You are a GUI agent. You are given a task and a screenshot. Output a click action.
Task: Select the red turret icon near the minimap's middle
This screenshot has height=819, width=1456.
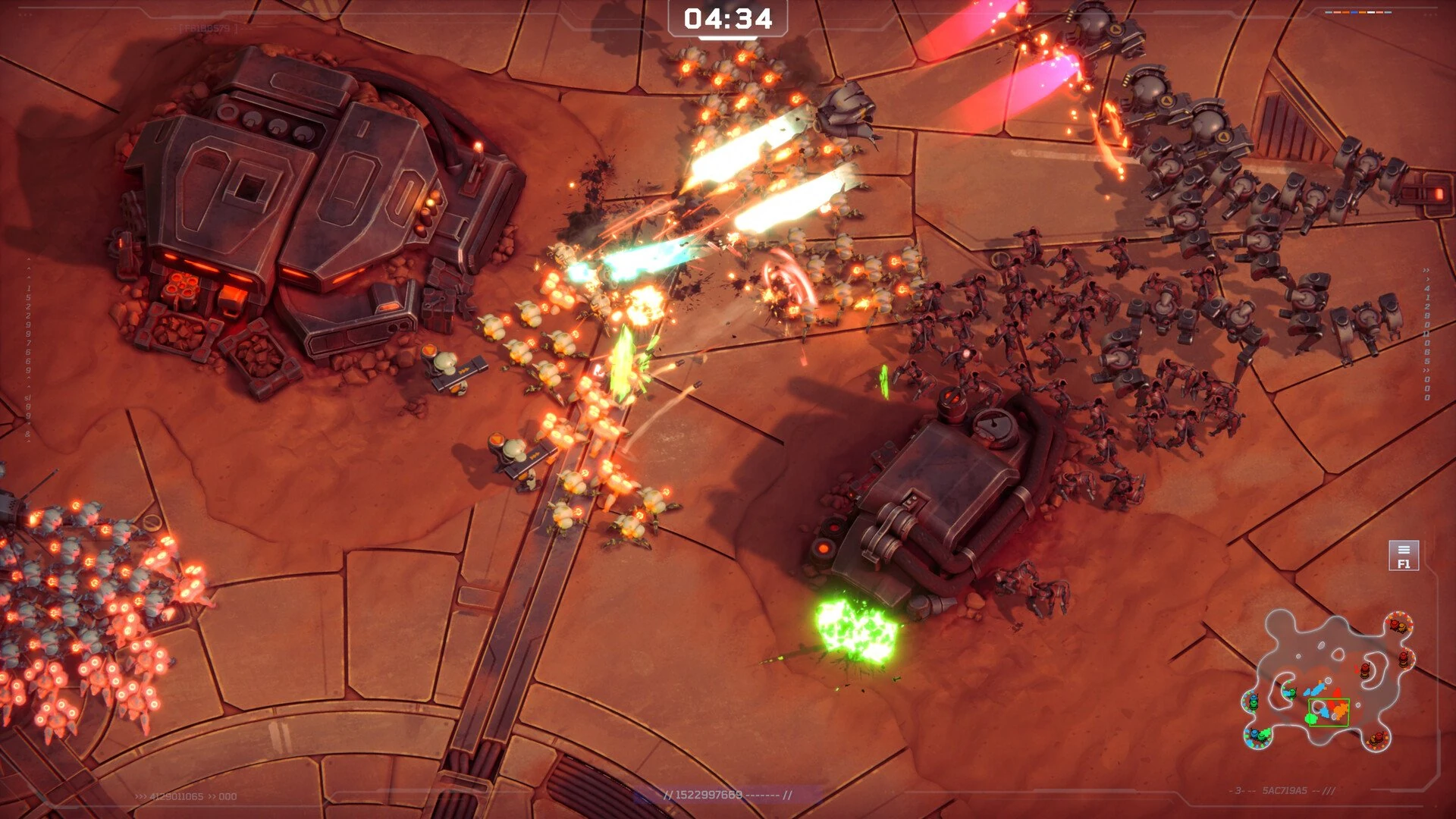[x=1364, y=670]
